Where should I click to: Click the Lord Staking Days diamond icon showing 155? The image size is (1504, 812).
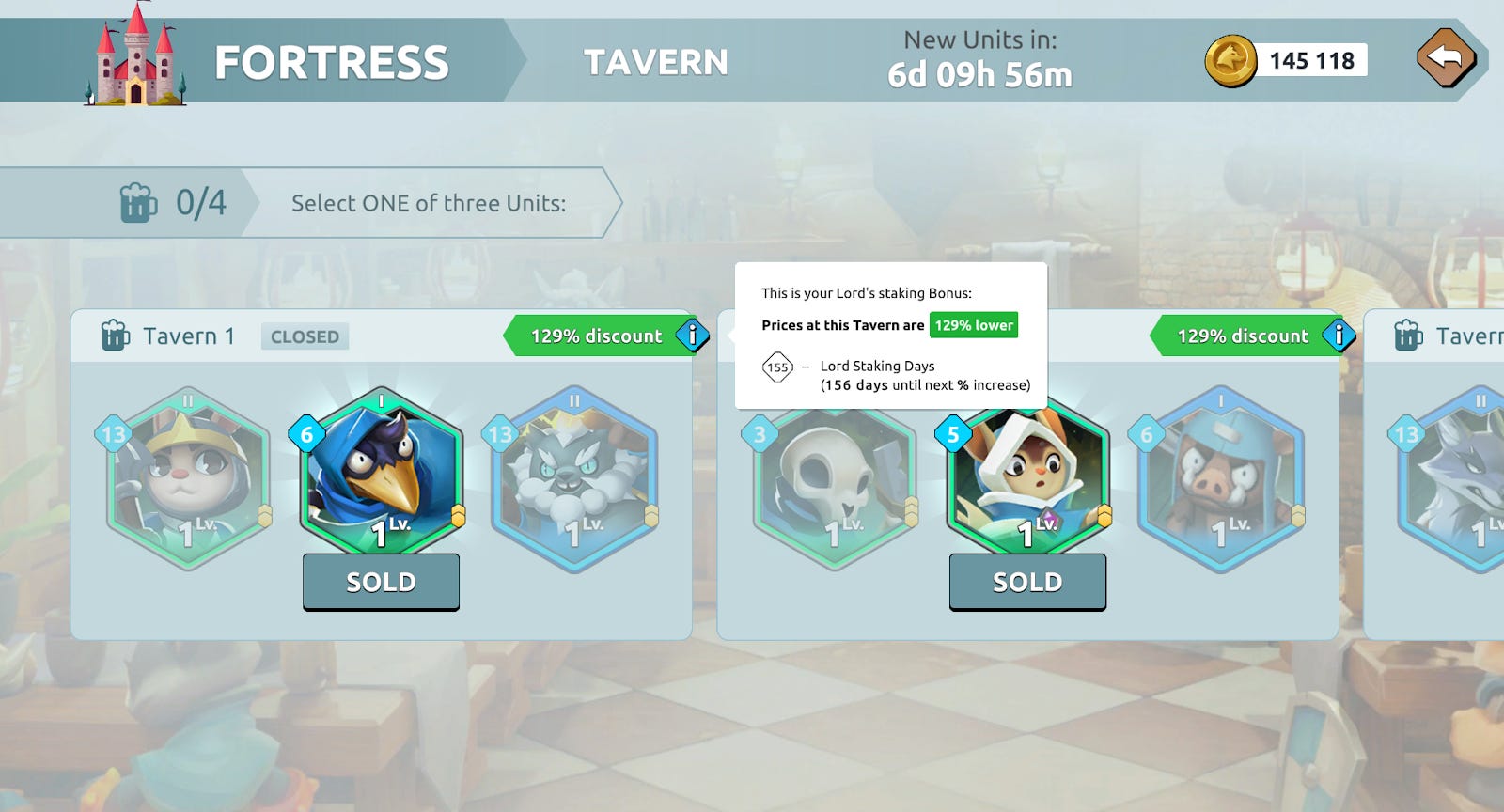tap(778, 368)
